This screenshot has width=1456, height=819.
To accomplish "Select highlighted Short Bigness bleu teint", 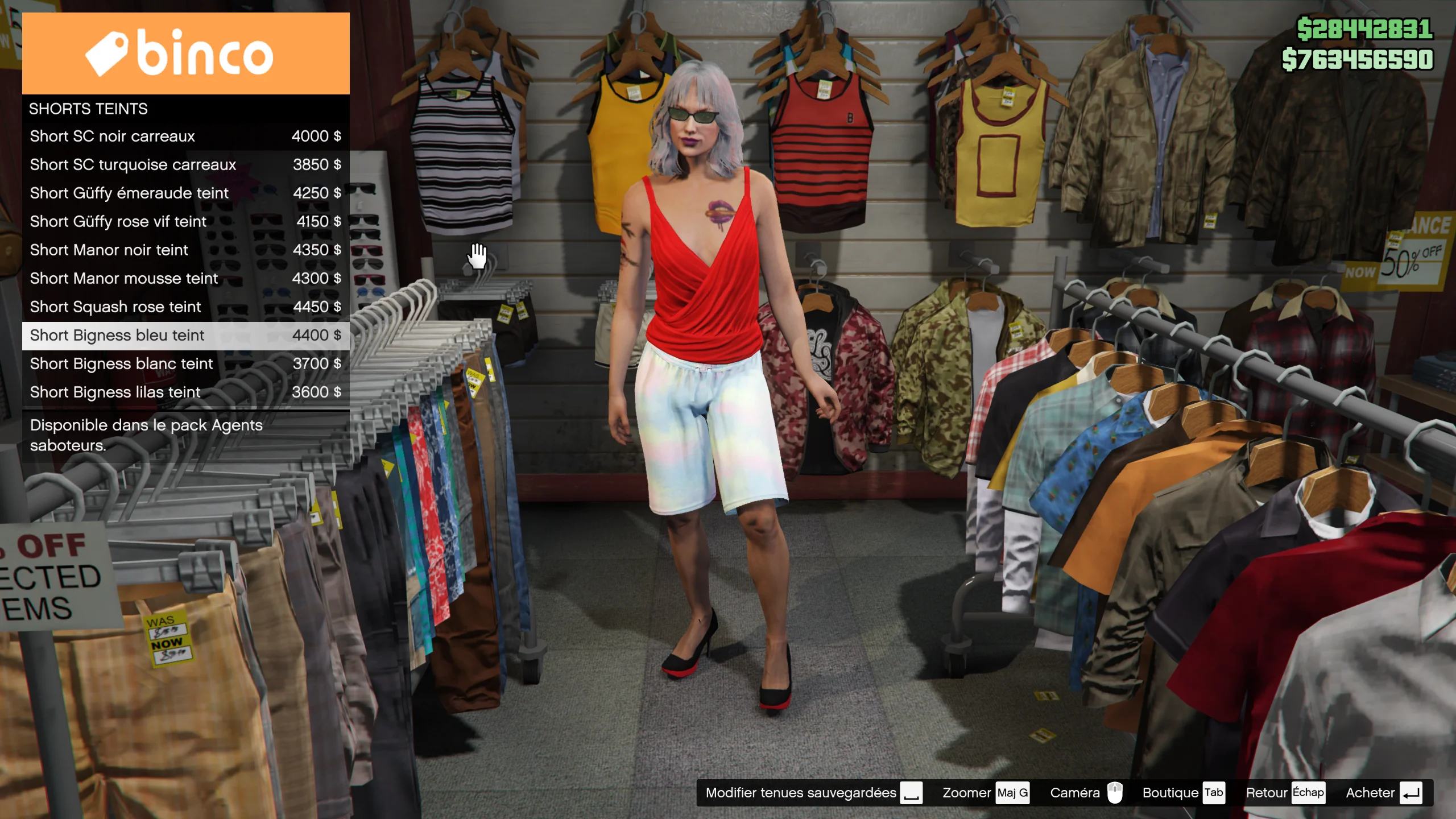I will click(185, 336).
